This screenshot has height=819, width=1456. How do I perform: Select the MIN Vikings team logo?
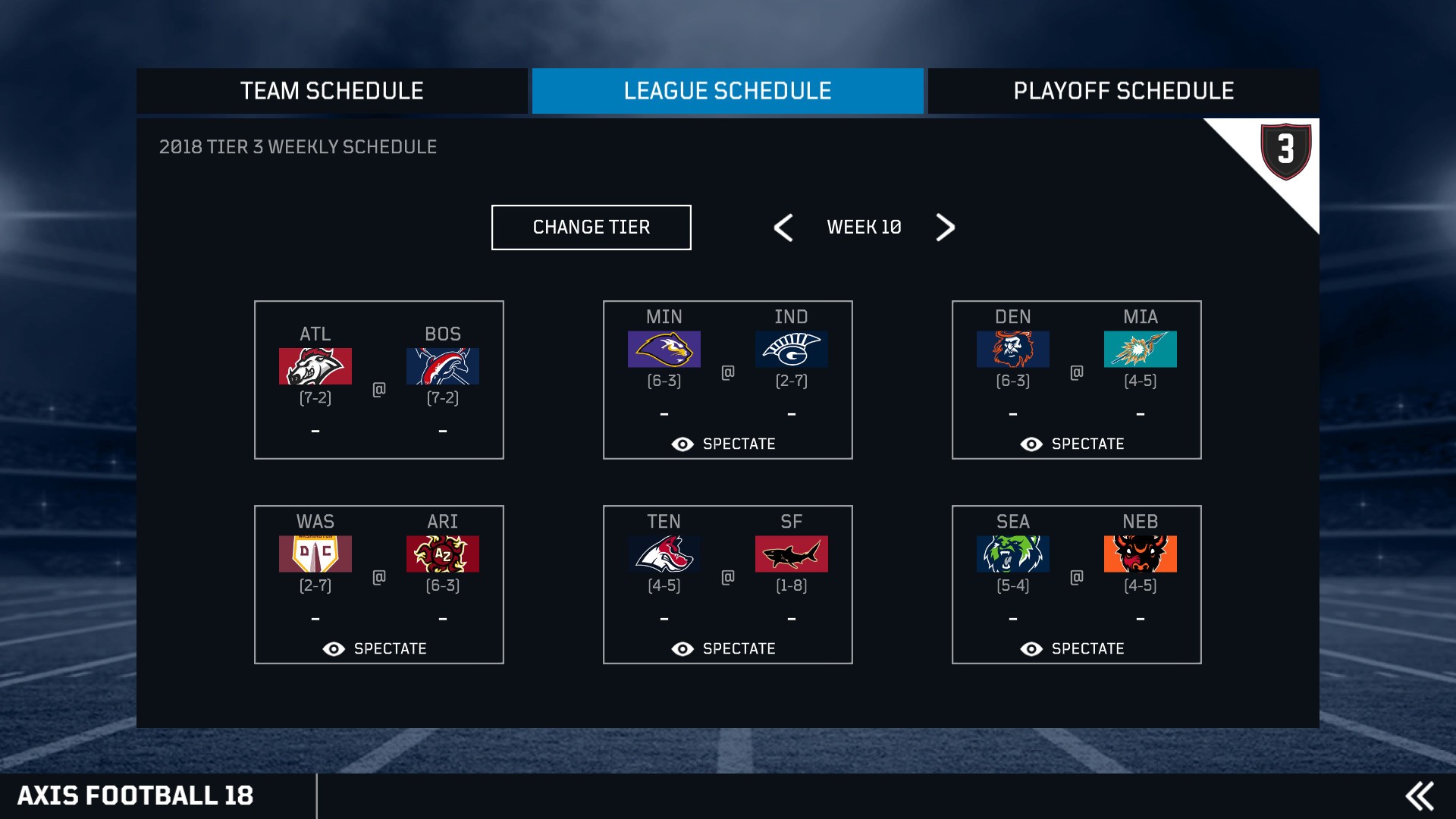click(x=664, y=350)
